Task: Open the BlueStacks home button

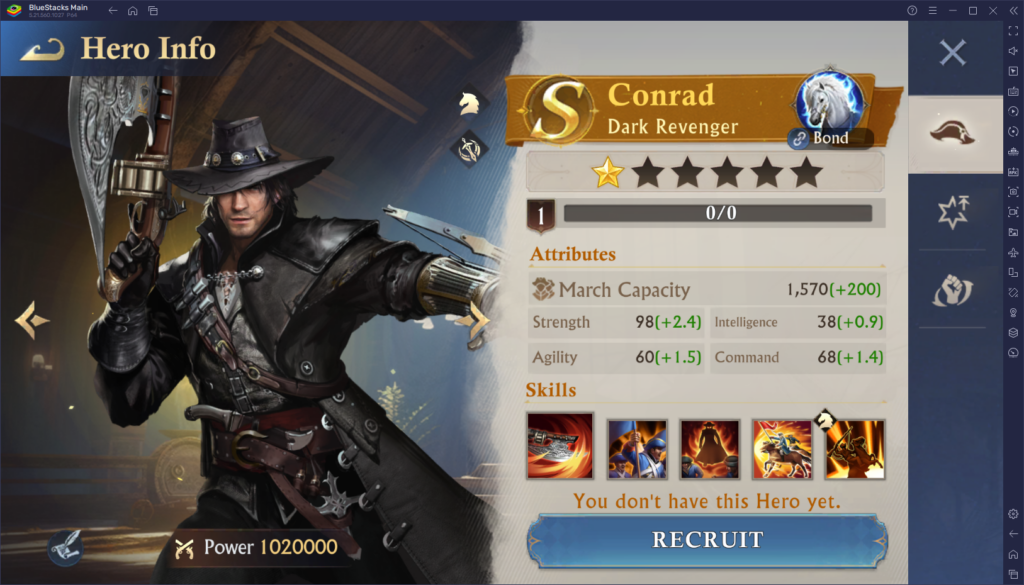Action: [132, 11]
